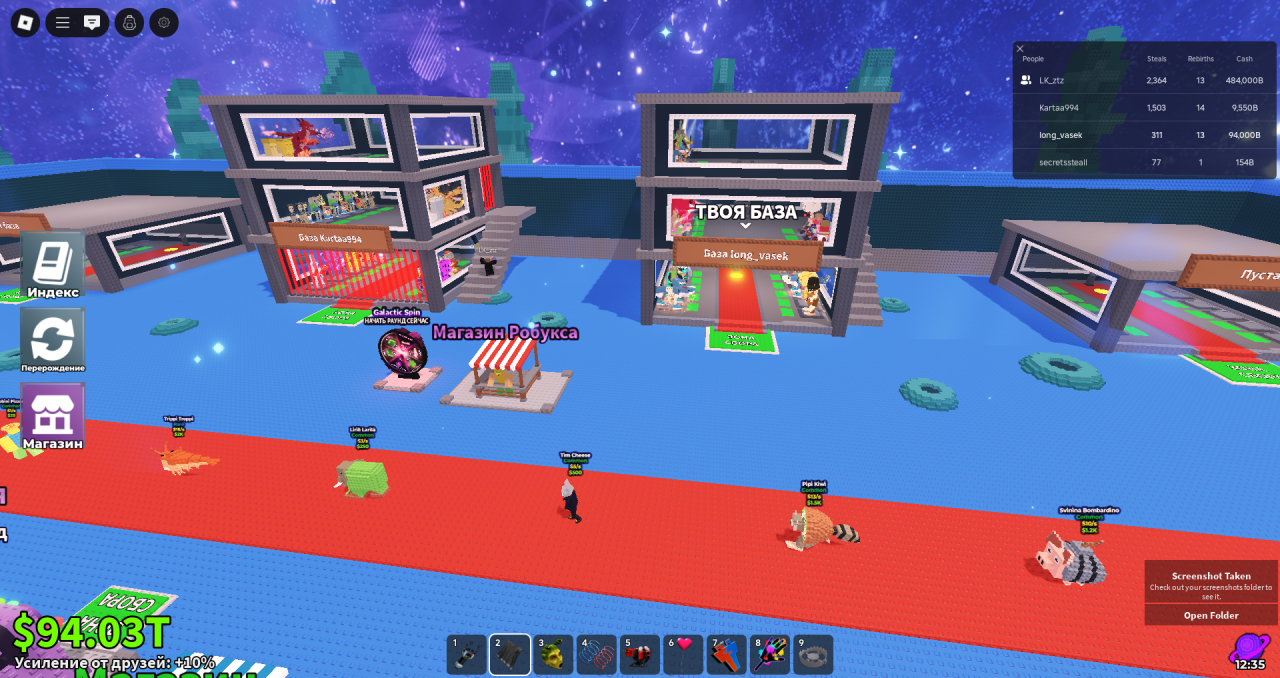Select secretssteall in the player list
Image resolution: width=1280 pixels, height=678 pixels.
click(x=1062, y=161)
